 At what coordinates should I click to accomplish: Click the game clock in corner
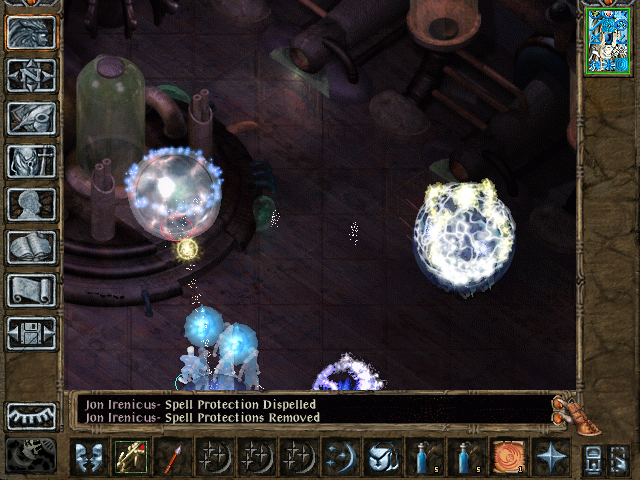(x=31, y=456)
